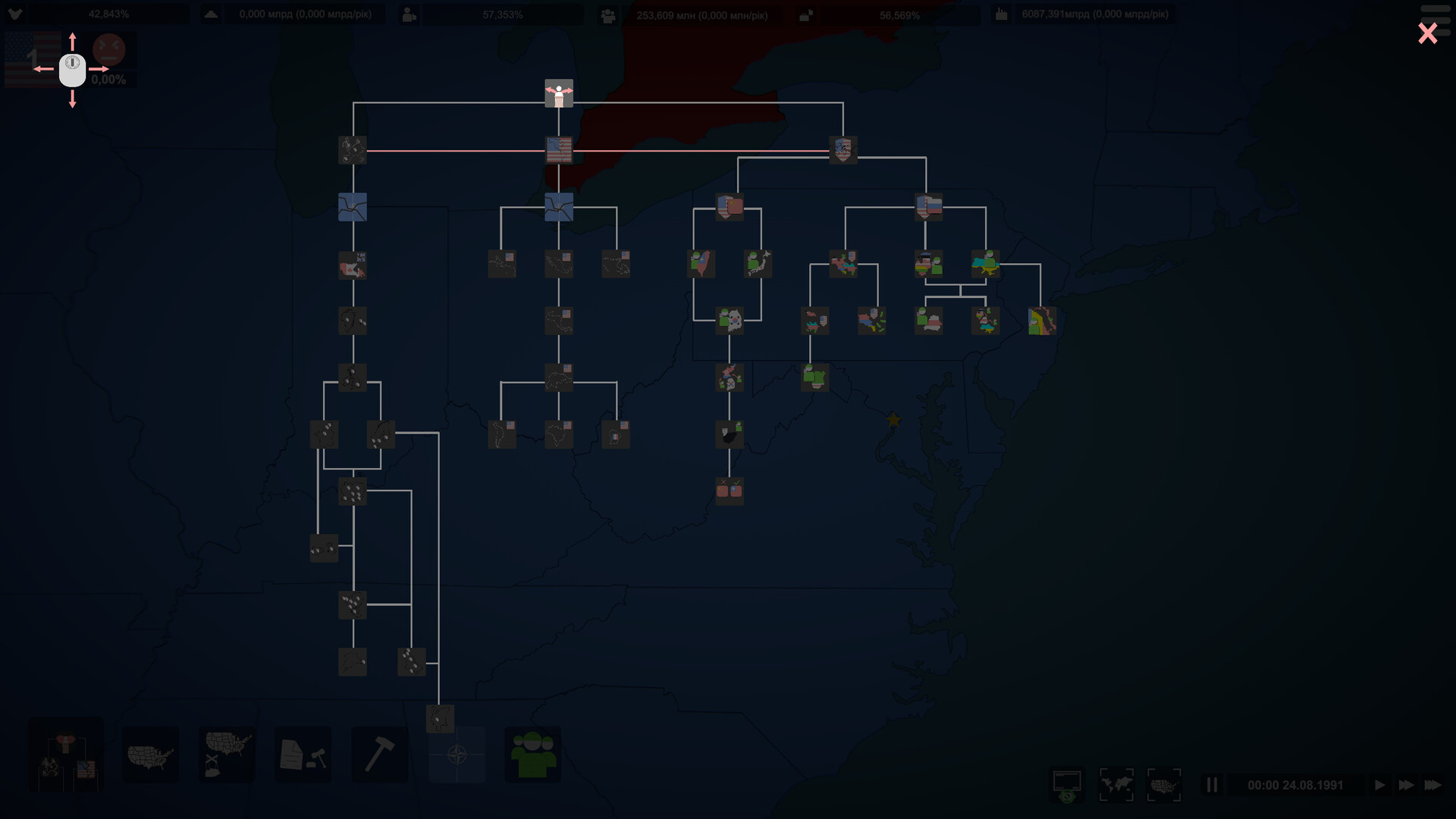Open the mineral resources map panel
Image resolution: width=1456 pixels, height=819 pixels.
tap(226, 755)
